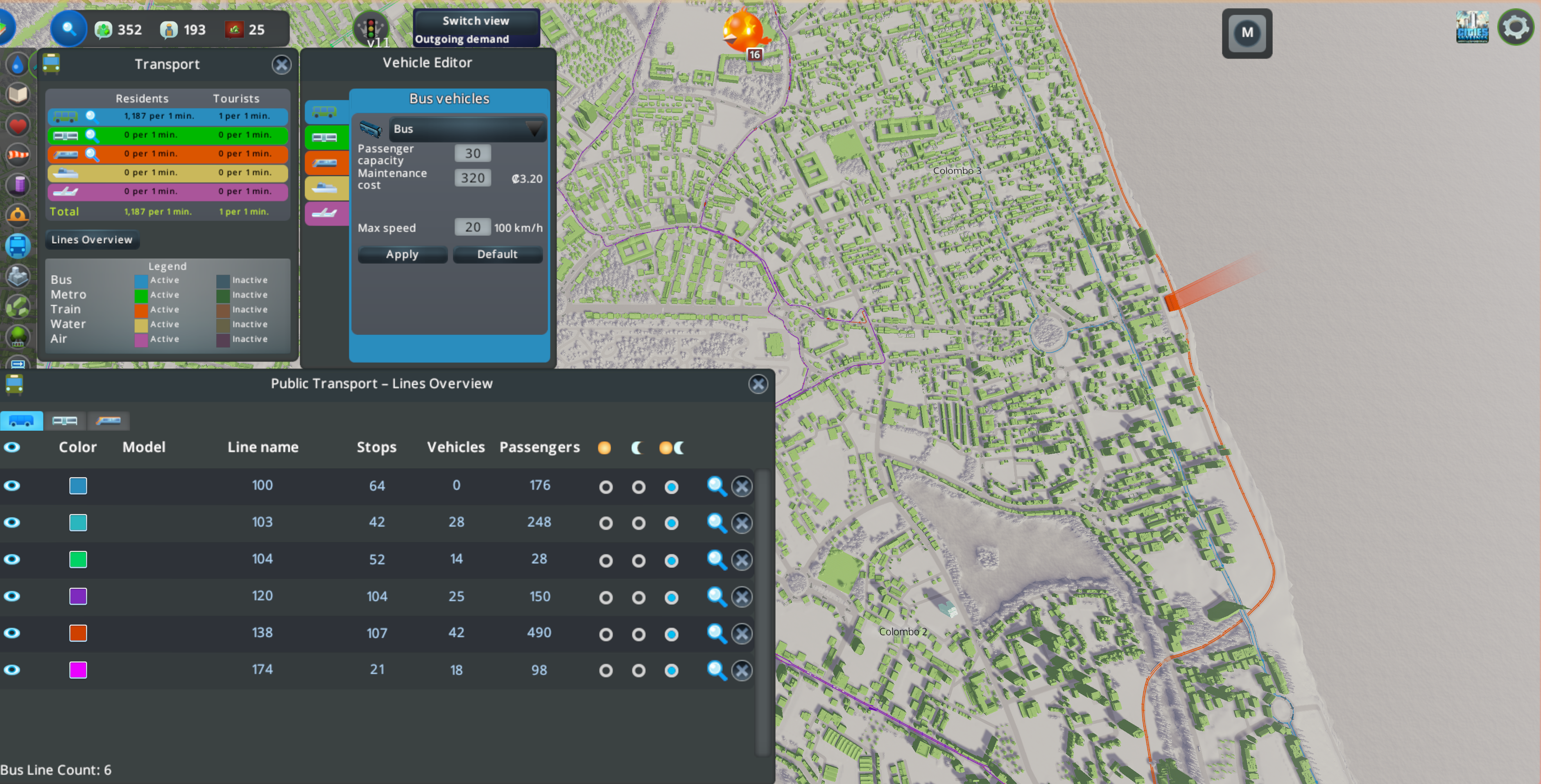Sort lines by the Passengers column
This screenshot has height=784, width=1541.
click(x=539, y=447)
